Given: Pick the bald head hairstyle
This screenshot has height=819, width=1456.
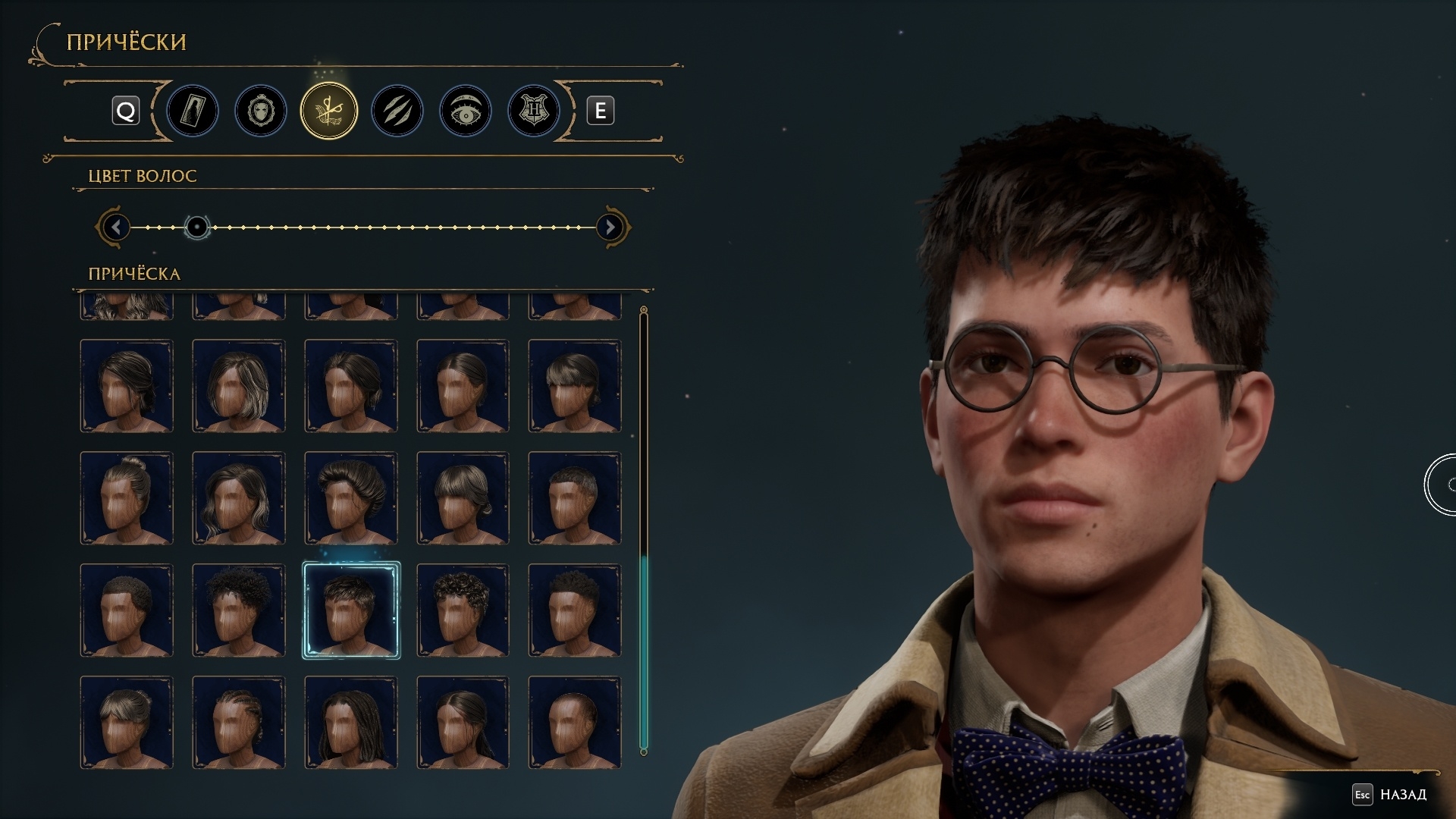Looking at the screenshot, I should [x=575, y=723].
